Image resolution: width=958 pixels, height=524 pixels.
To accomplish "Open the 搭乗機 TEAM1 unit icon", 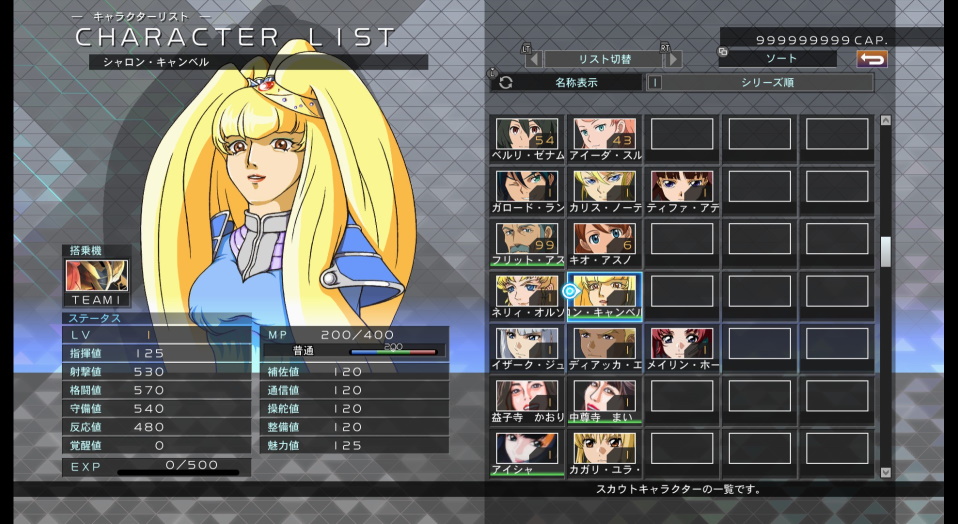I will coord(96,278).
